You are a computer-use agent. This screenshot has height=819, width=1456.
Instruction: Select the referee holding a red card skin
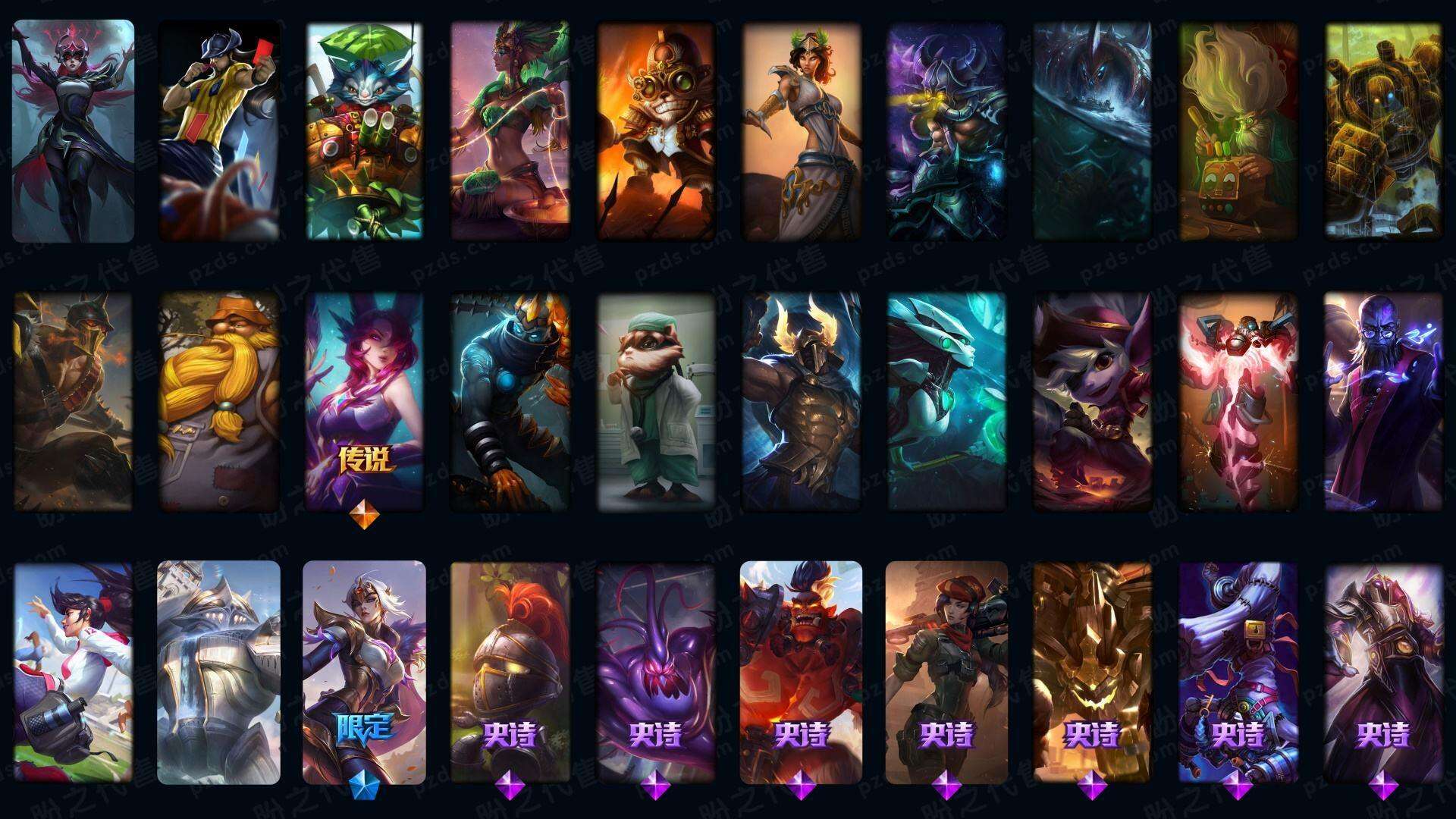218,130
